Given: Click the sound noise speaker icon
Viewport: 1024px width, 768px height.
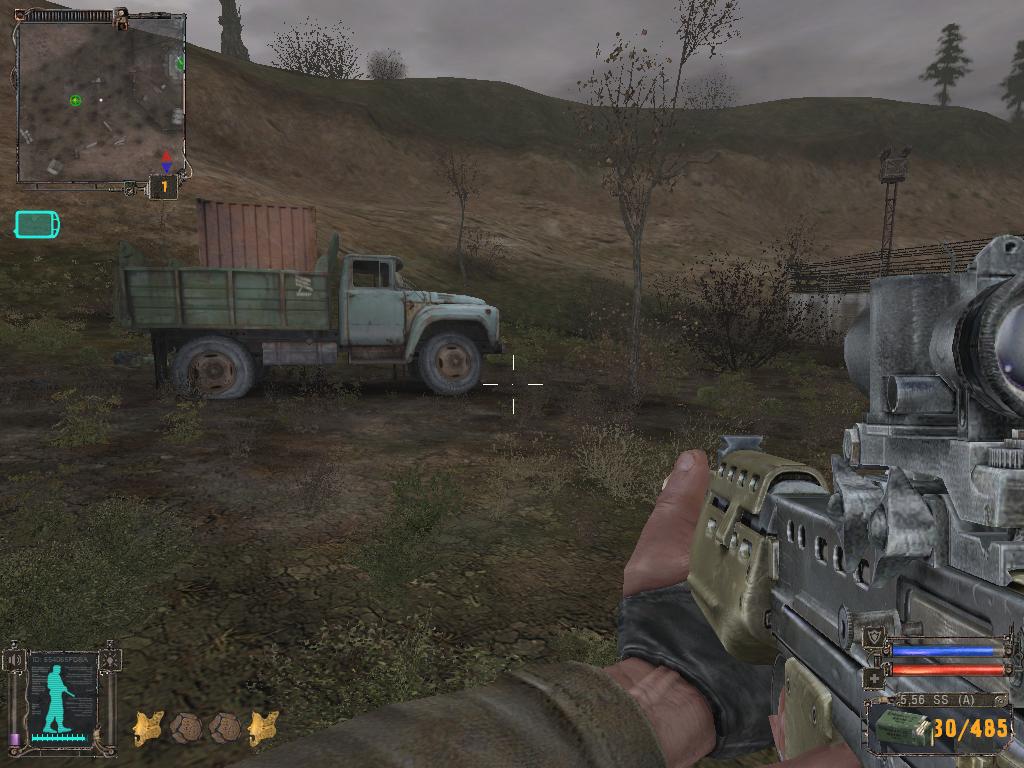Looking at the screenshot, I should [x=13, y=661].
